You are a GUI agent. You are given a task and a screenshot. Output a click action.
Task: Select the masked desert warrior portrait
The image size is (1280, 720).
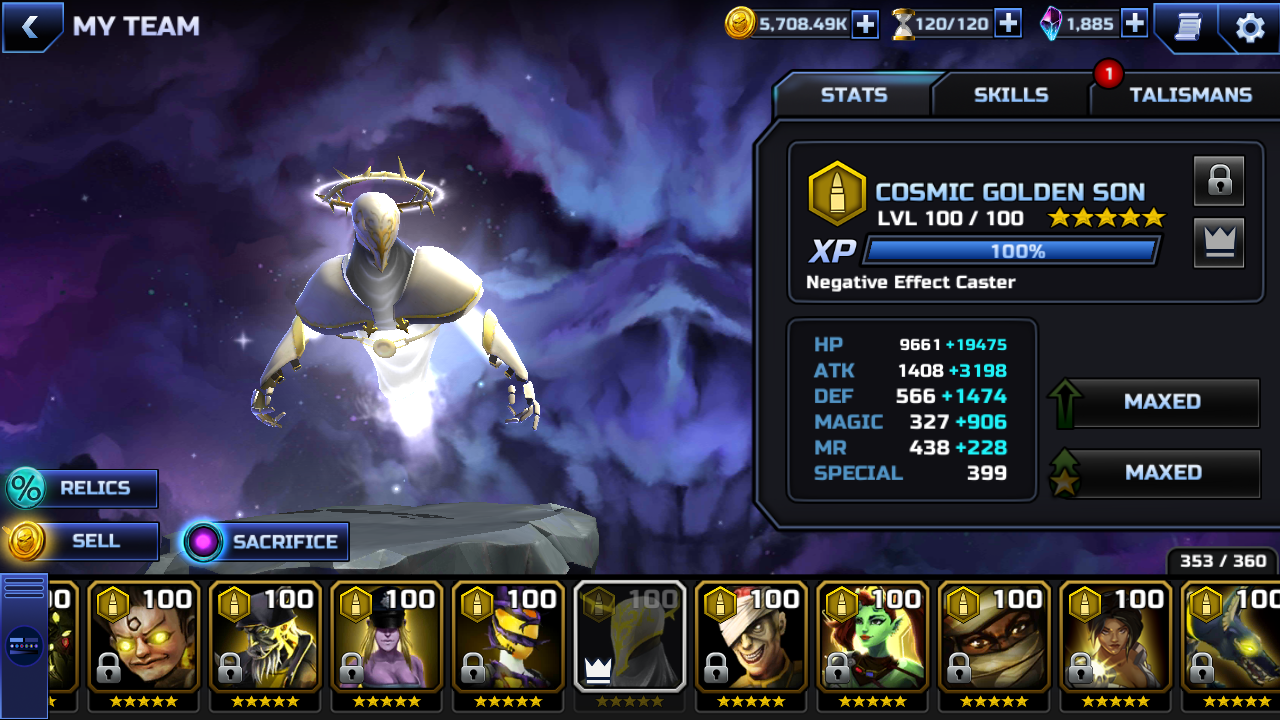pyautogui.click(x=994, y=640)
